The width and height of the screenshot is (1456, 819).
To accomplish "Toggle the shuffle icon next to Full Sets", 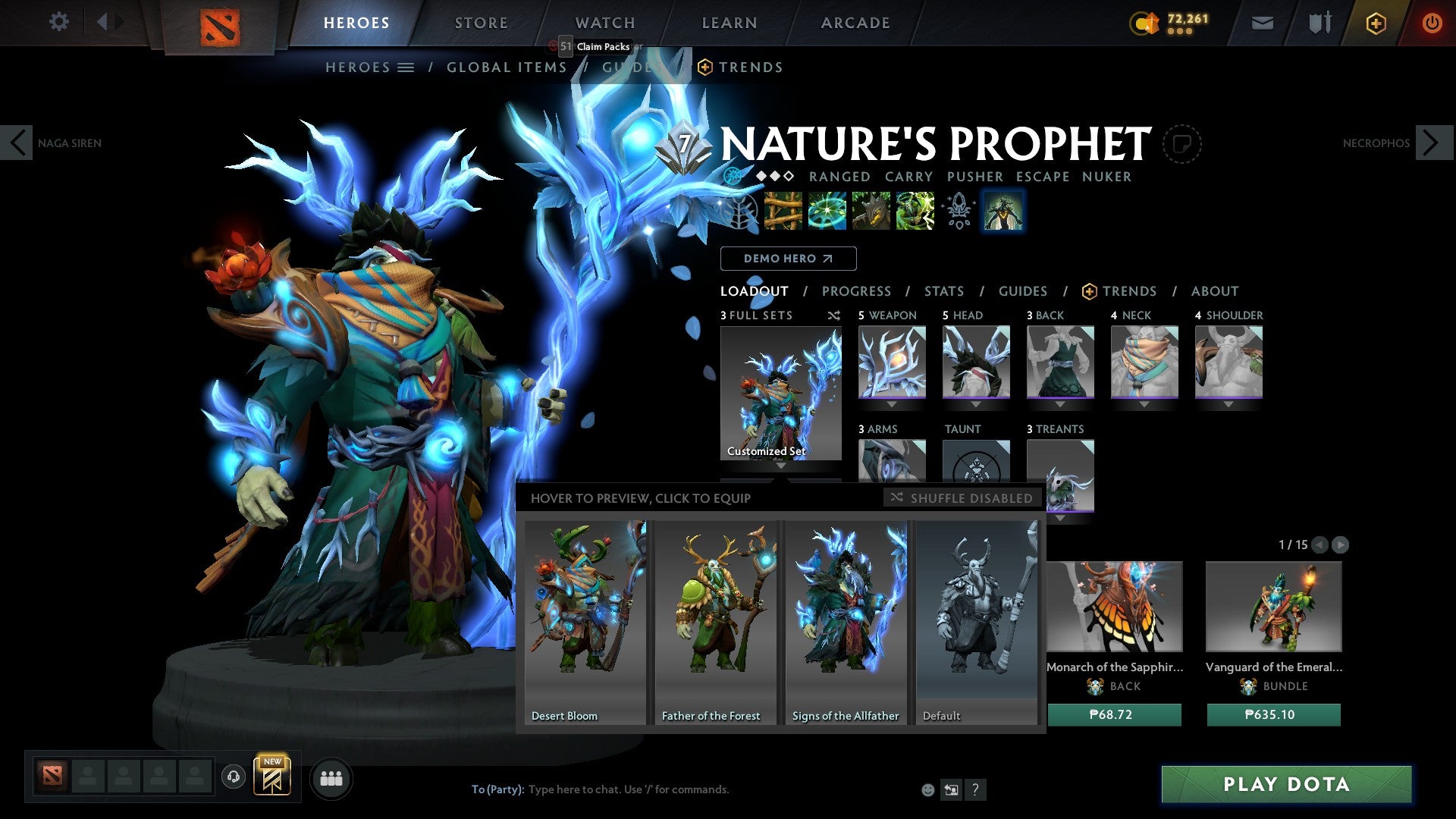I will click(x=834, y=315).
